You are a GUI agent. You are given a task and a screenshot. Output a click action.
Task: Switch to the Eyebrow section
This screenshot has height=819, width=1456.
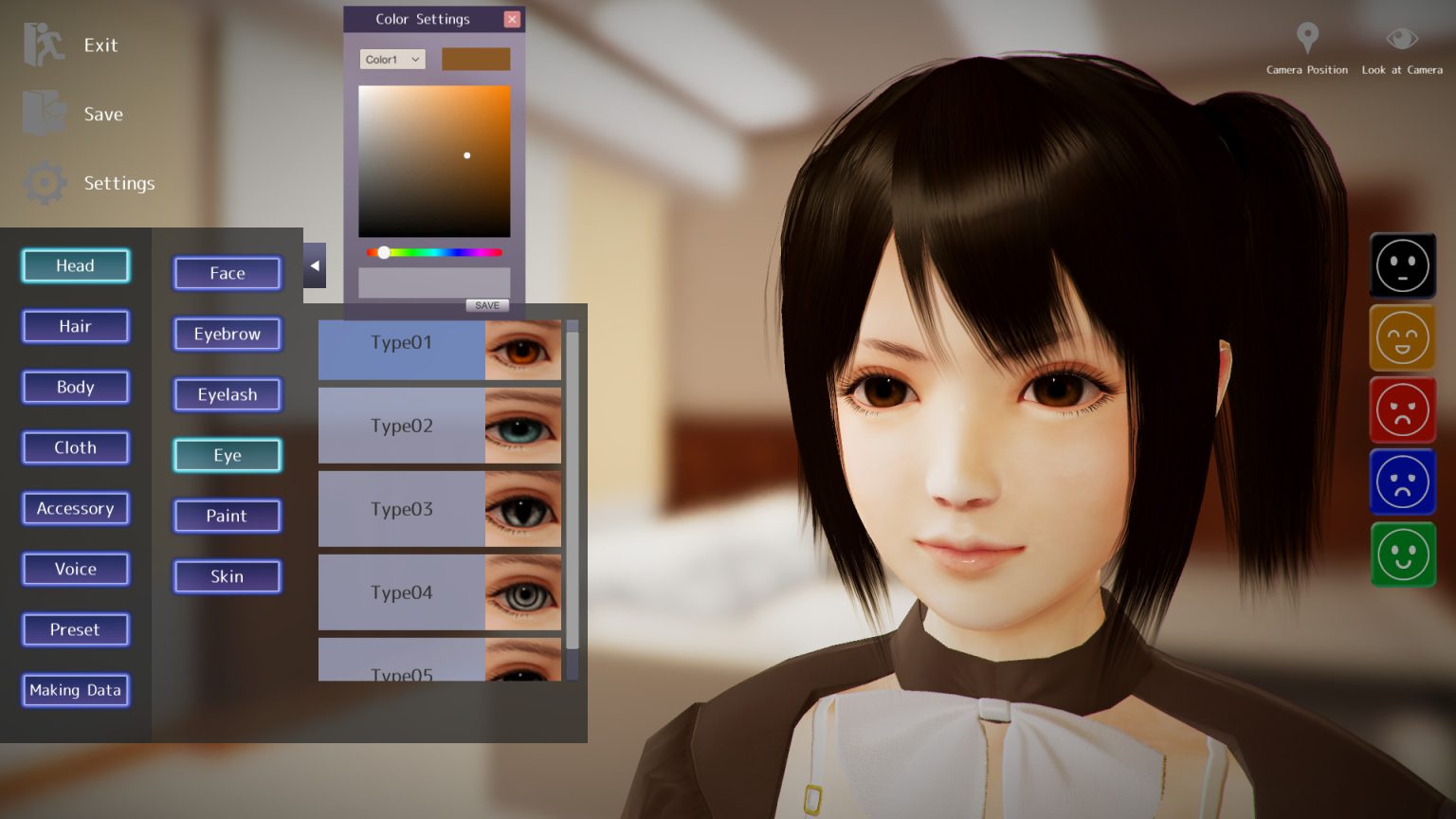coord(227,334)
